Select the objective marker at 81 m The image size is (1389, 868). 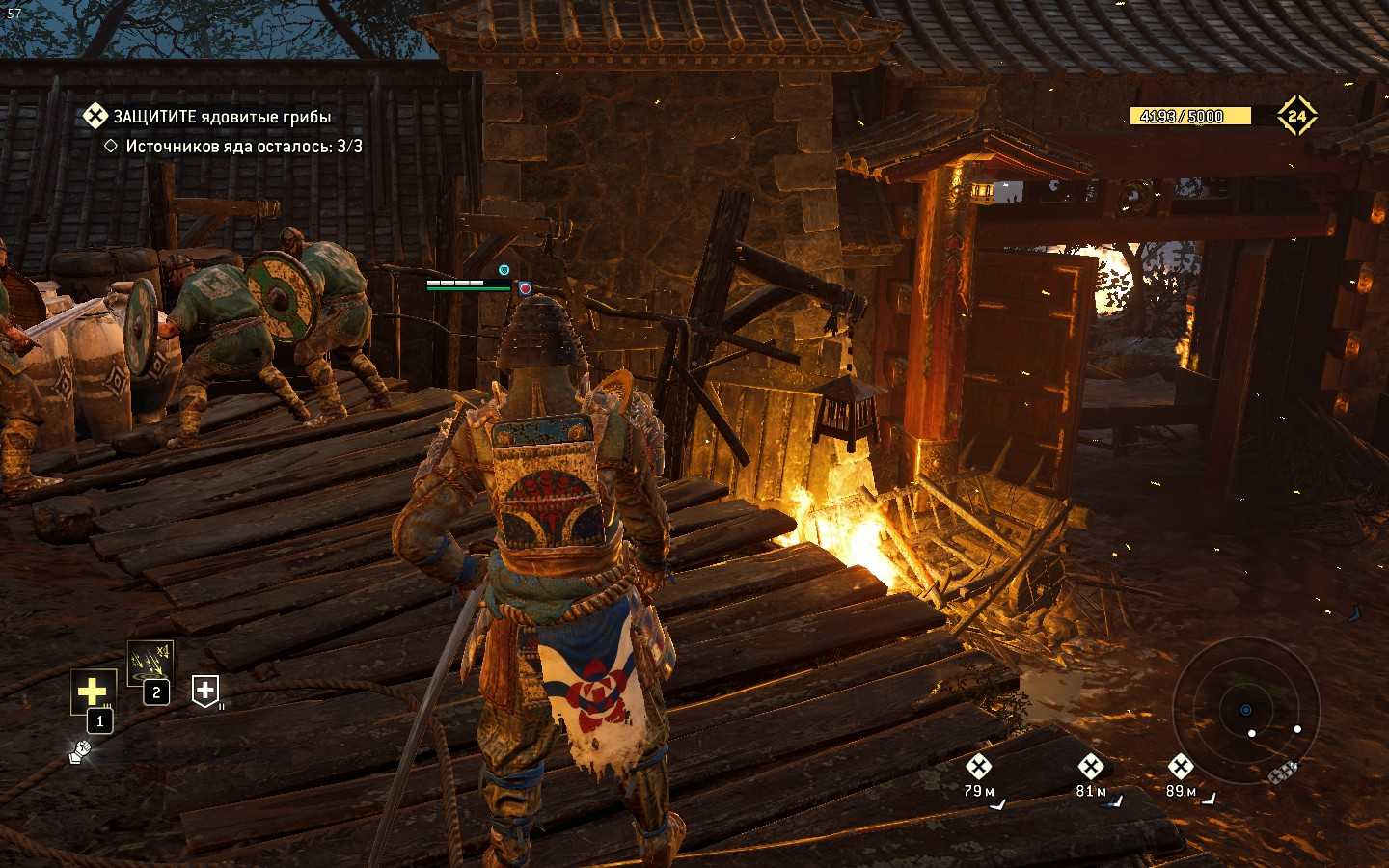(1090, 768)
